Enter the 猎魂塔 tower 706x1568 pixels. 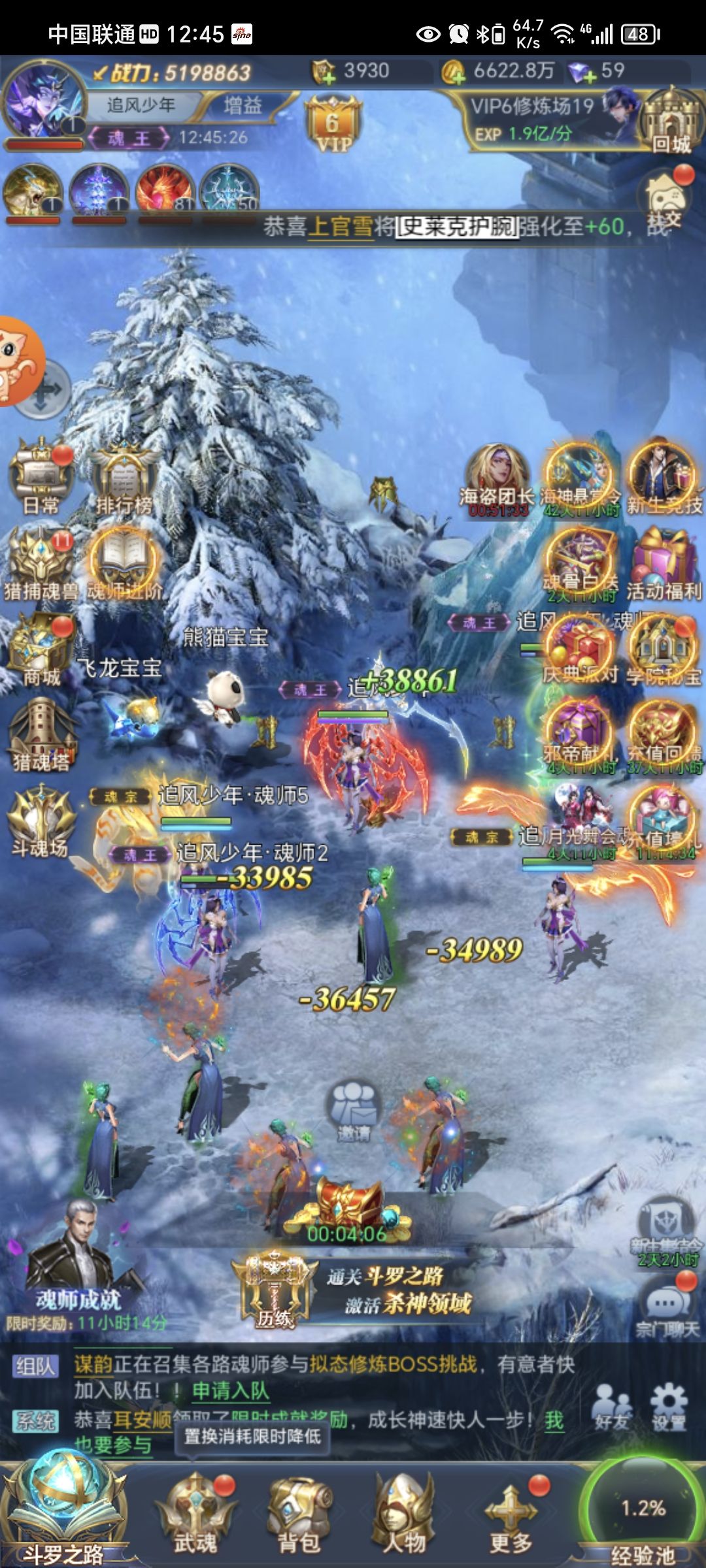(x=41, y=735)
